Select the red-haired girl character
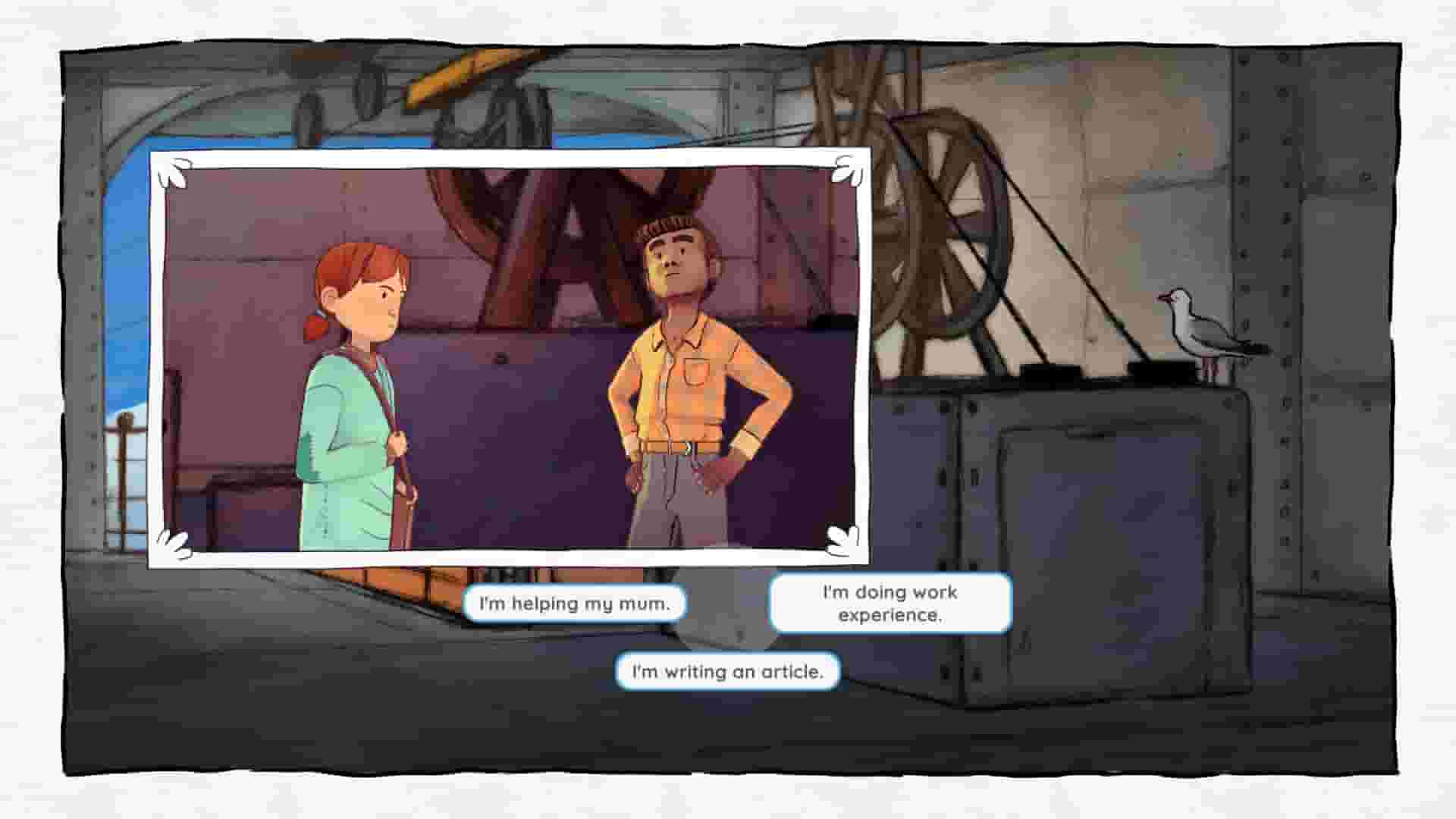This screenshot has height=819, width=1456. point(356,379)
